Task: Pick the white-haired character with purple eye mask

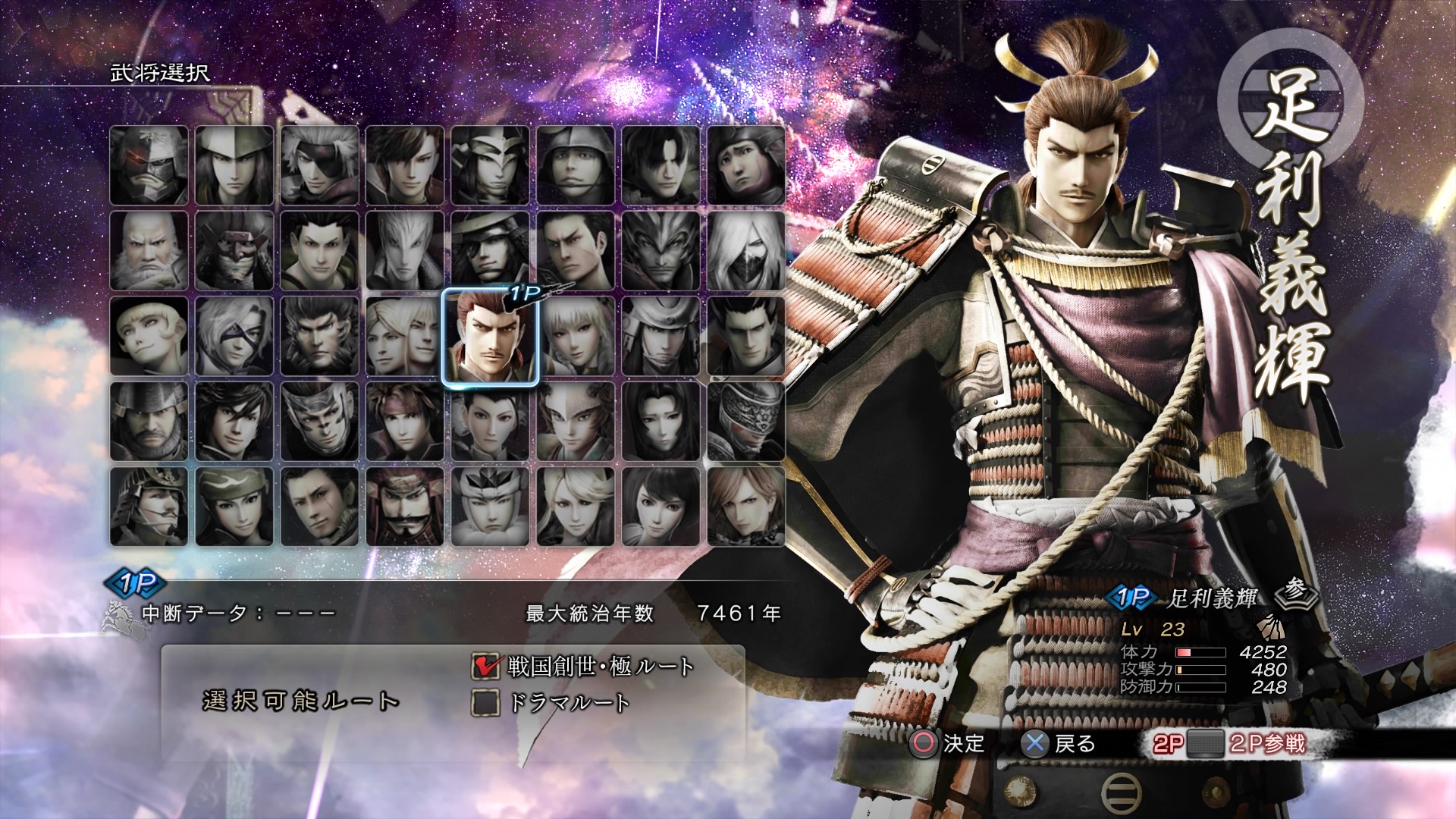Action: click(x=234, y=337)
